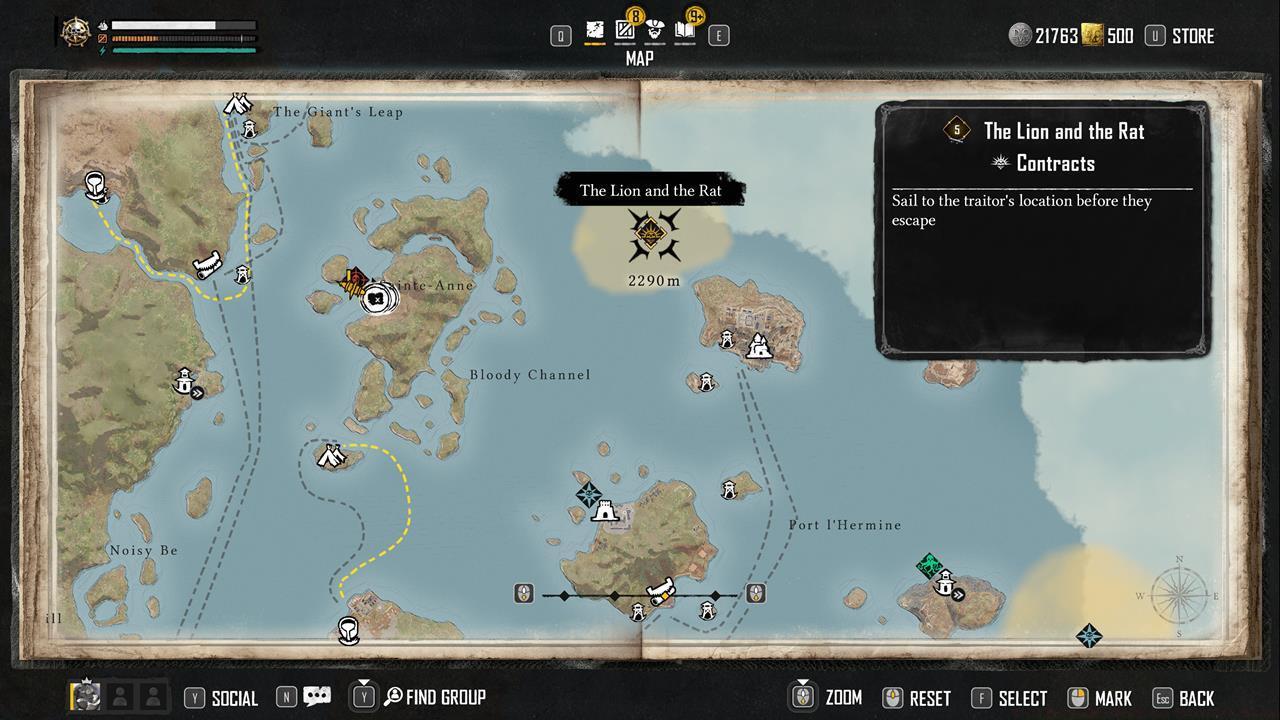Click your player portrait thumbnail bottom left

pos(85,697)
